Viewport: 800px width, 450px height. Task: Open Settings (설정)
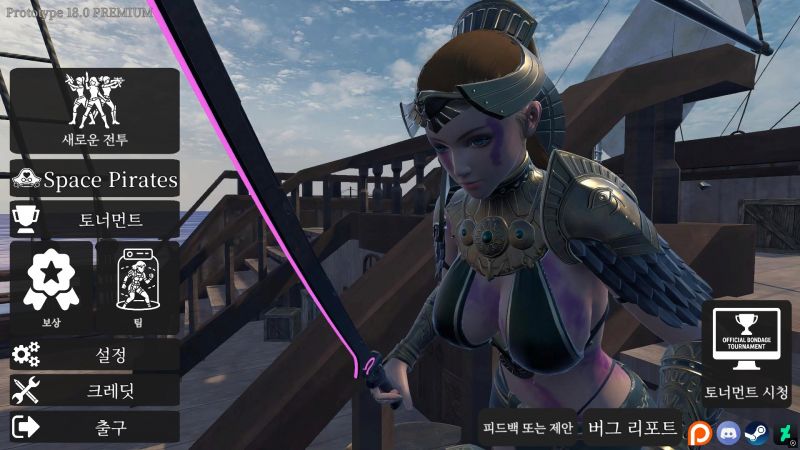click(95, 355)
